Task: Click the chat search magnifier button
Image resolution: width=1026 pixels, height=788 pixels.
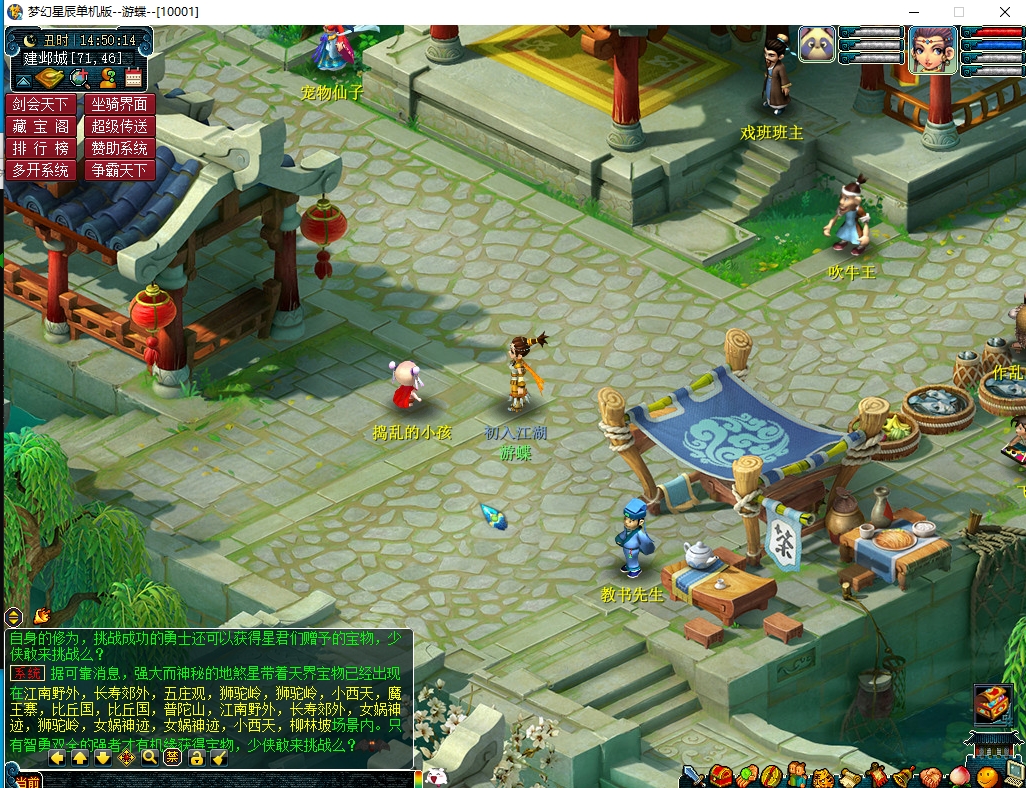Action: pos(150,757)
